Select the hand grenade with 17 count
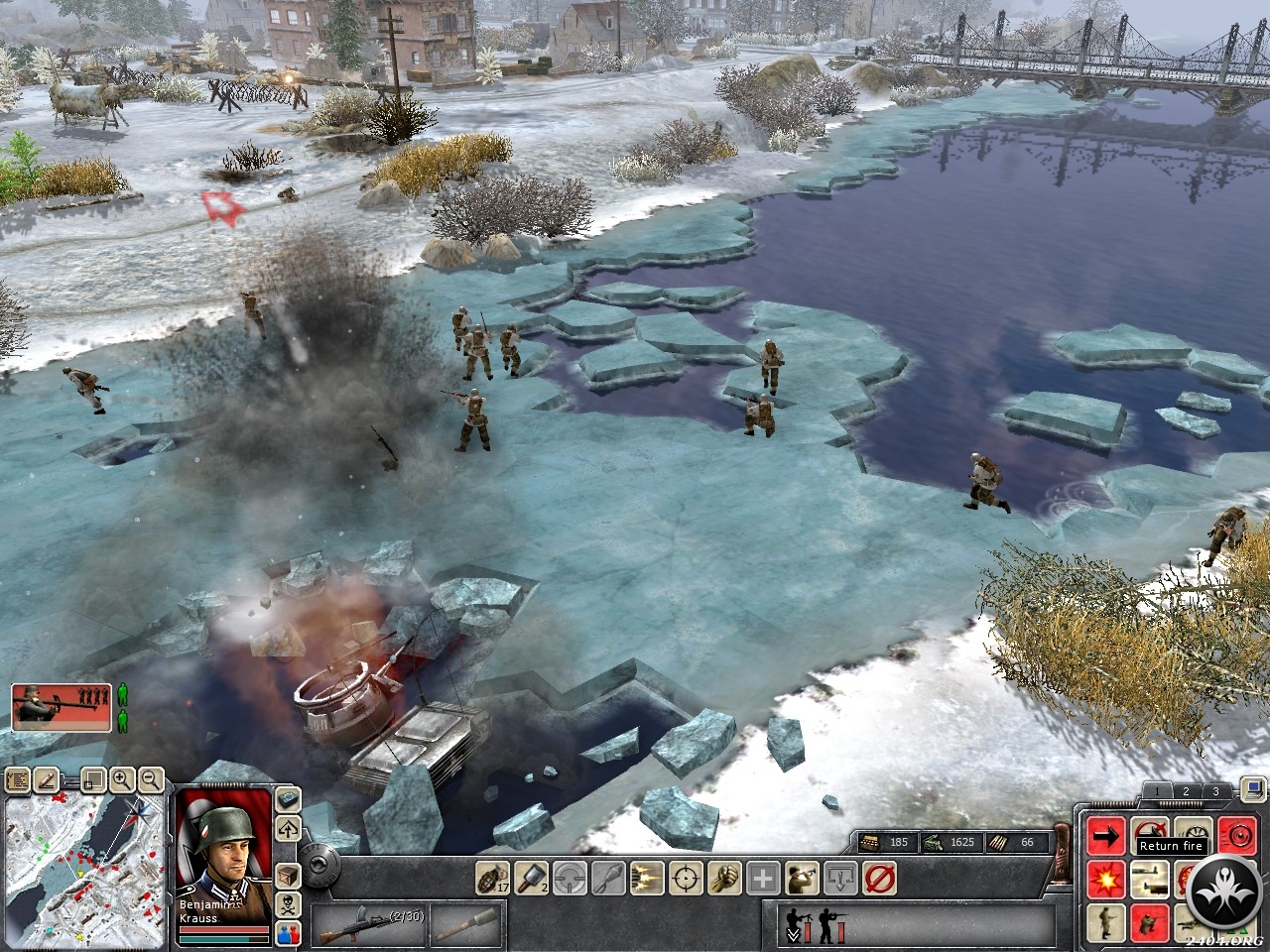 493,878
